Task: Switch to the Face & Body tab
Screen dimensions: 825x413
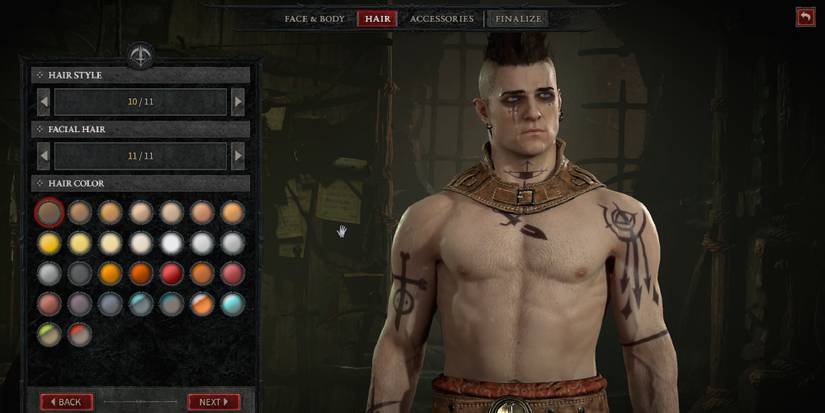Action: tap(314, 19)
